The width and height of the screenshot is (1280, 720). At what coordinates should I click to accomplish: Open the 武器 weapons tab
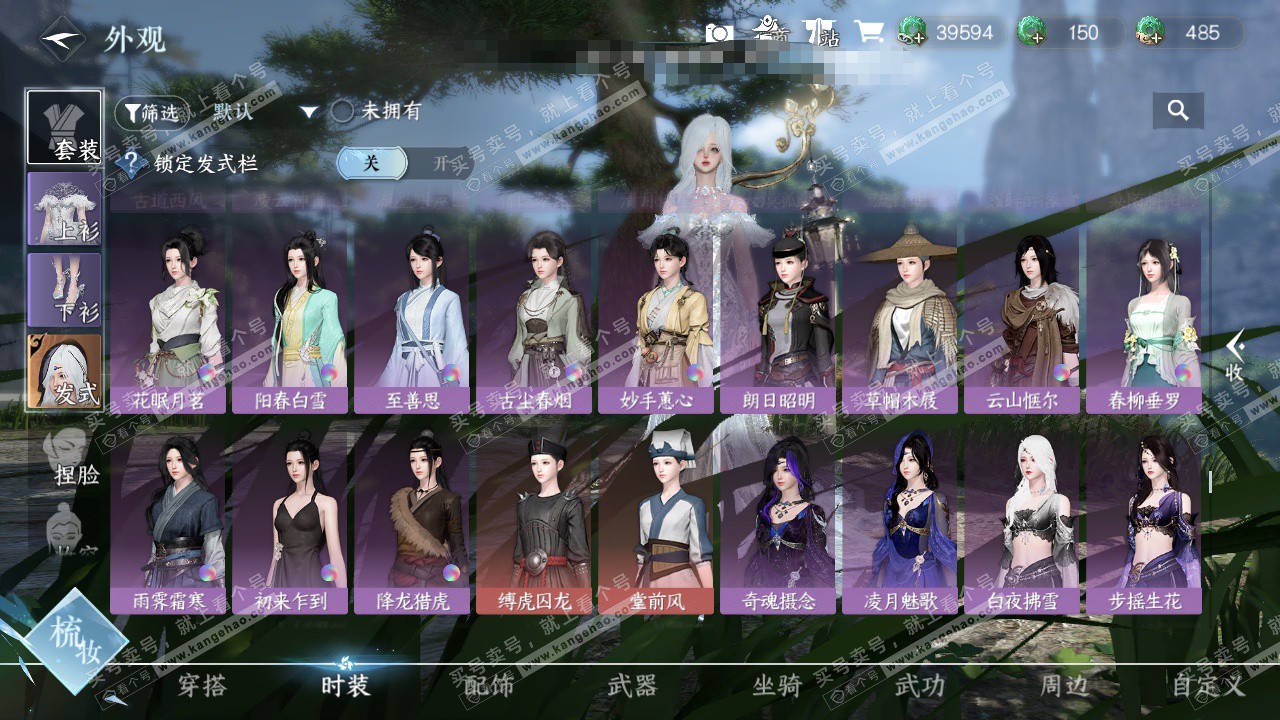tap(632, 685)
